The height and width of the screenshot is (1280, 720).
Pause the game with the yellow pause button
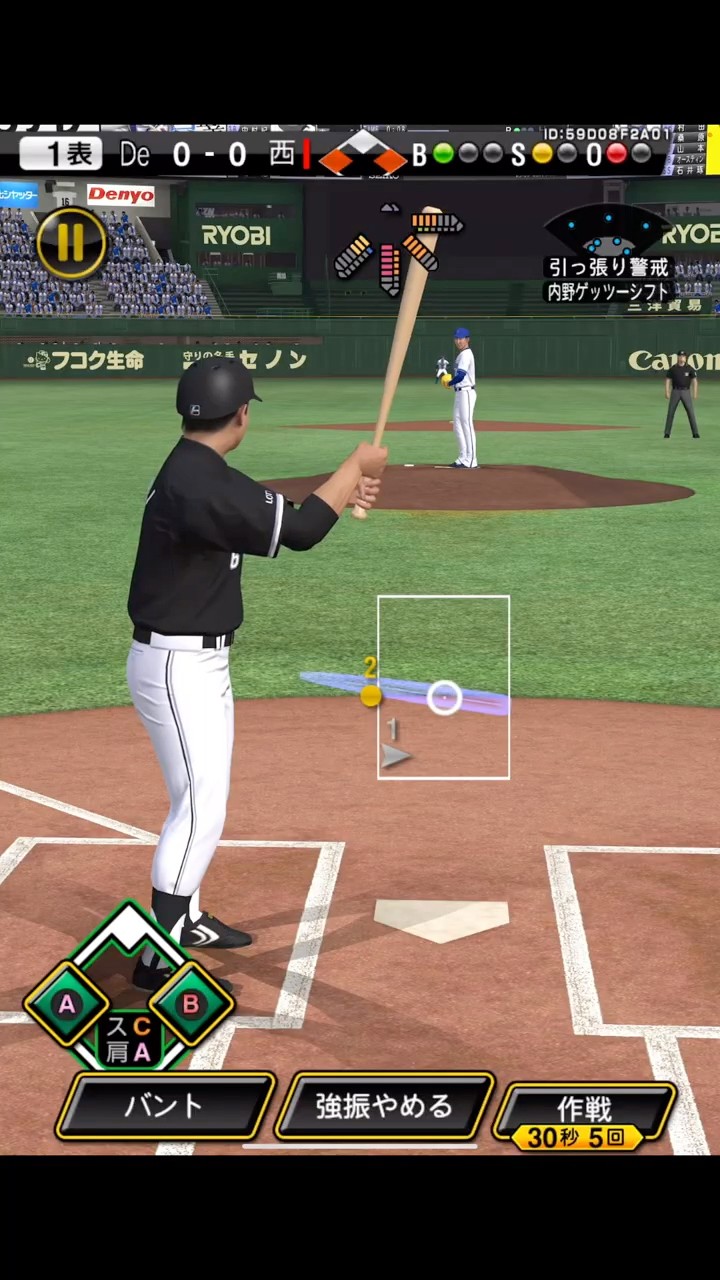[x=71, y=243]
